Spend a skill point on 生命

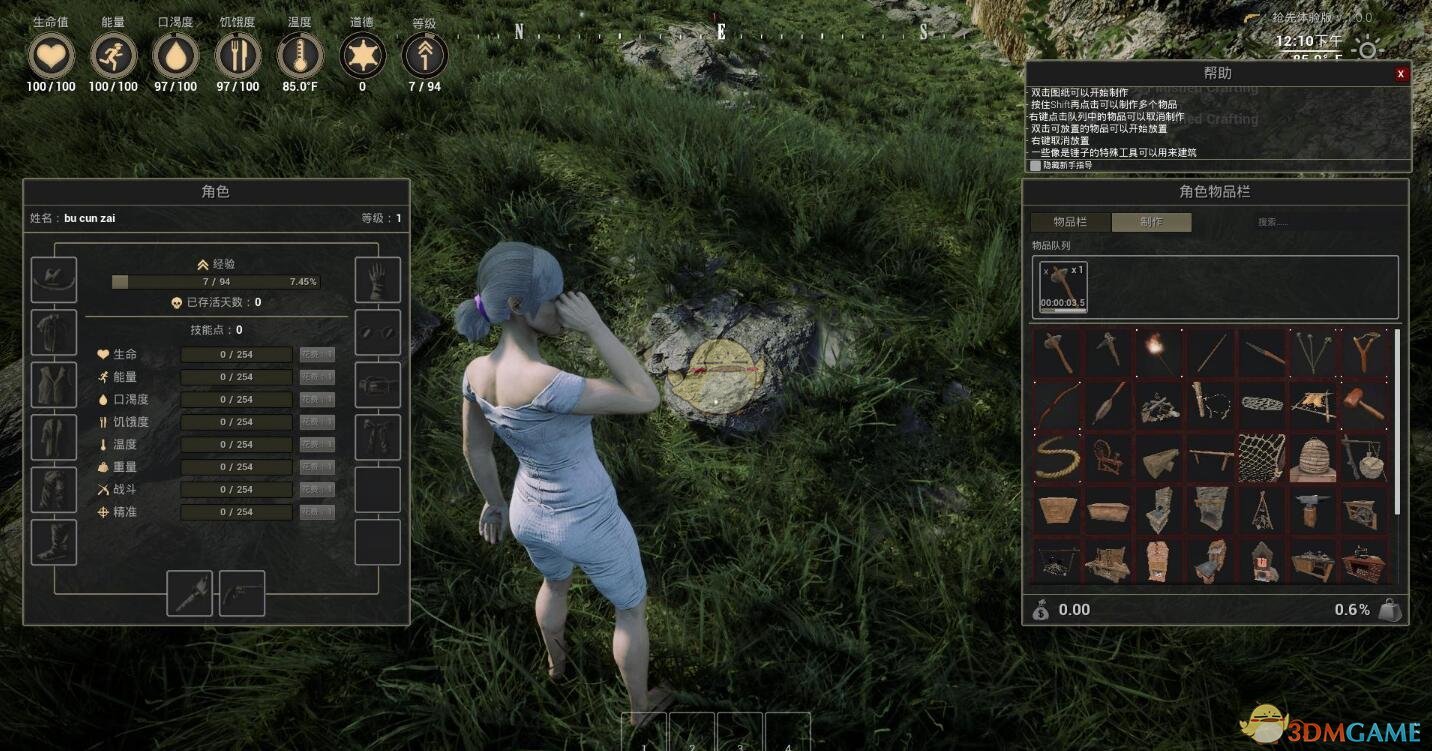tap(317, 355)
